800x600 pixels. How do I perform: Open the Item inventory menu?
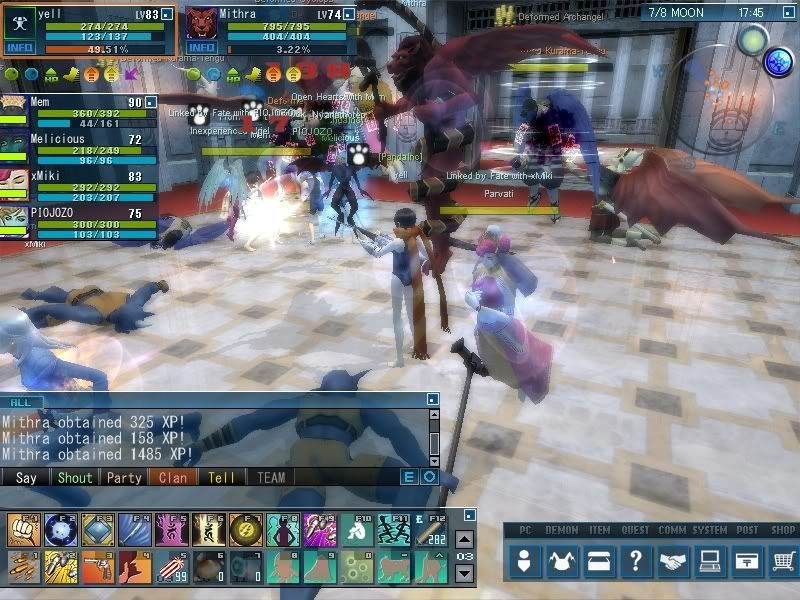(599, 562)
